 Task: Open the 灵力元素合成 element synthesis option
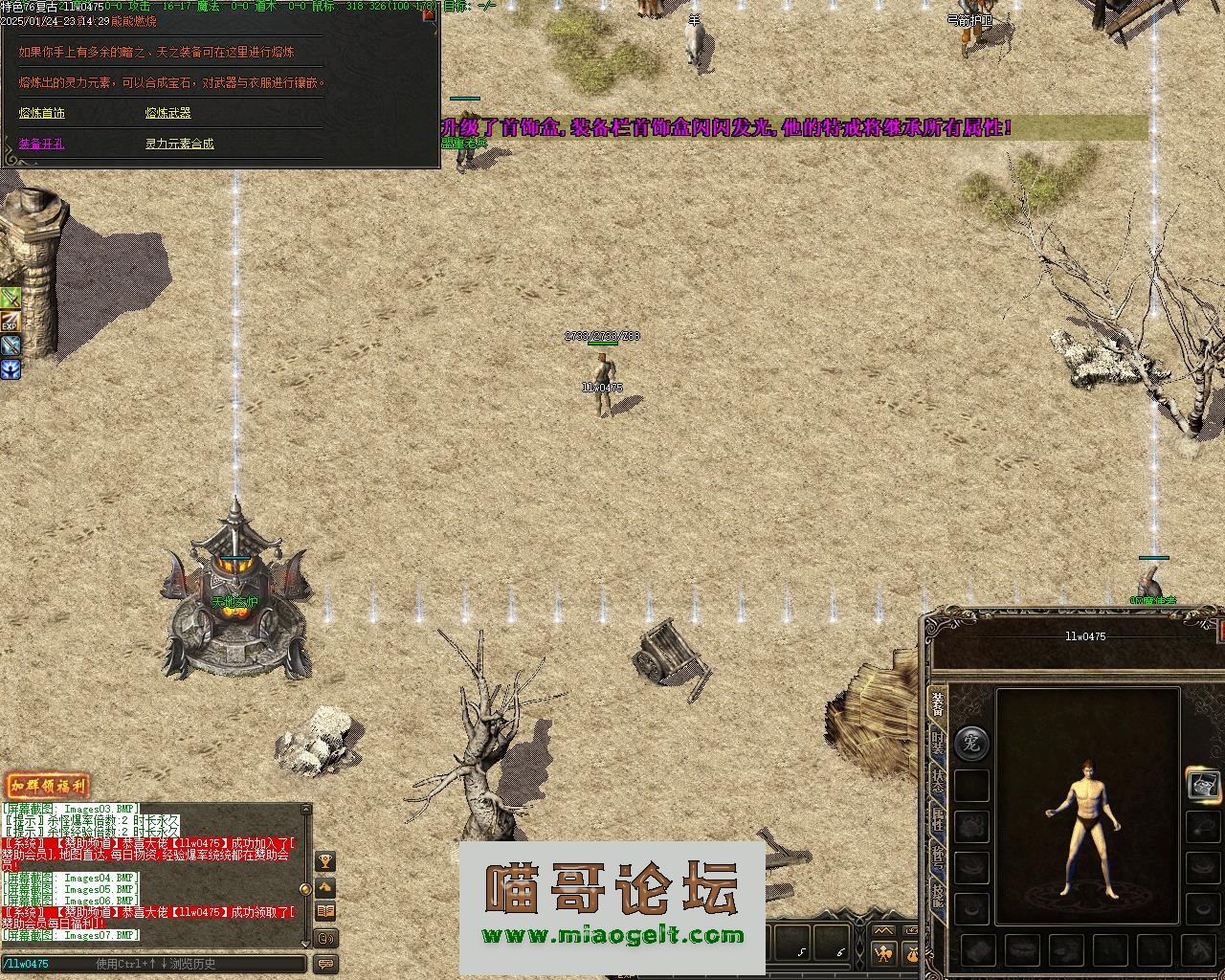click(x=180, y=144)
